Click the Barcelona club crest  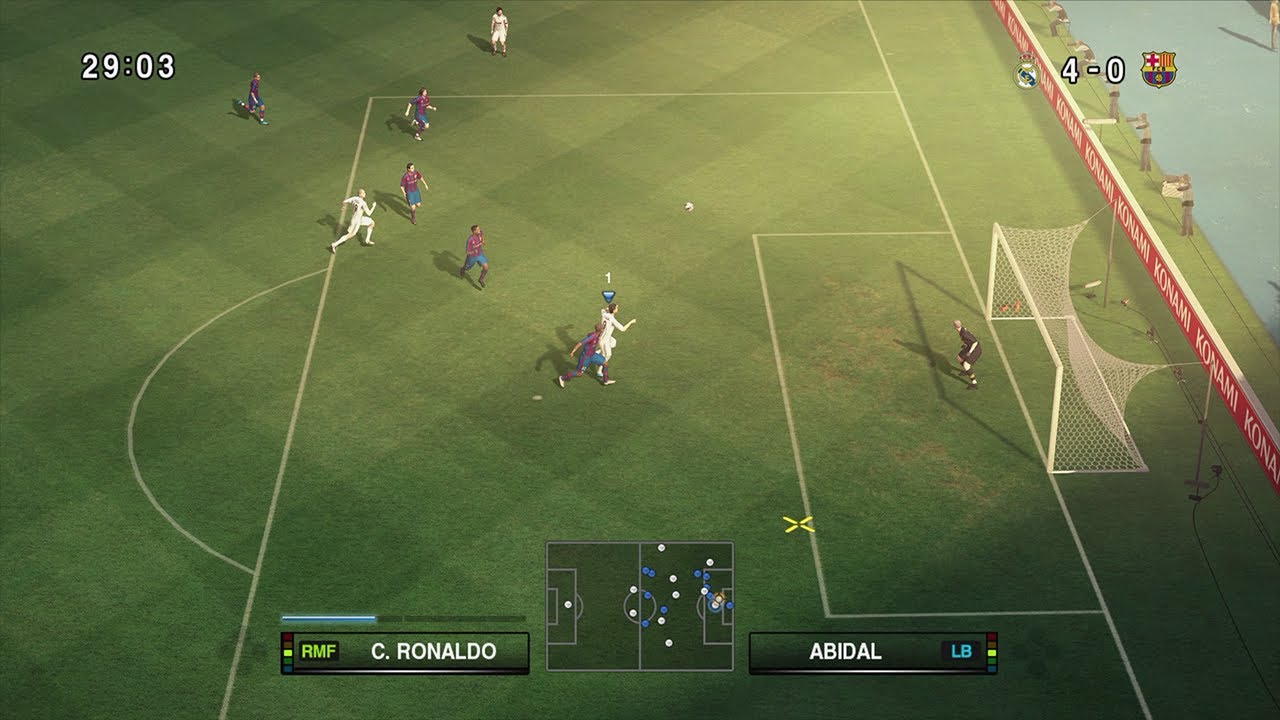(1159, 70)
